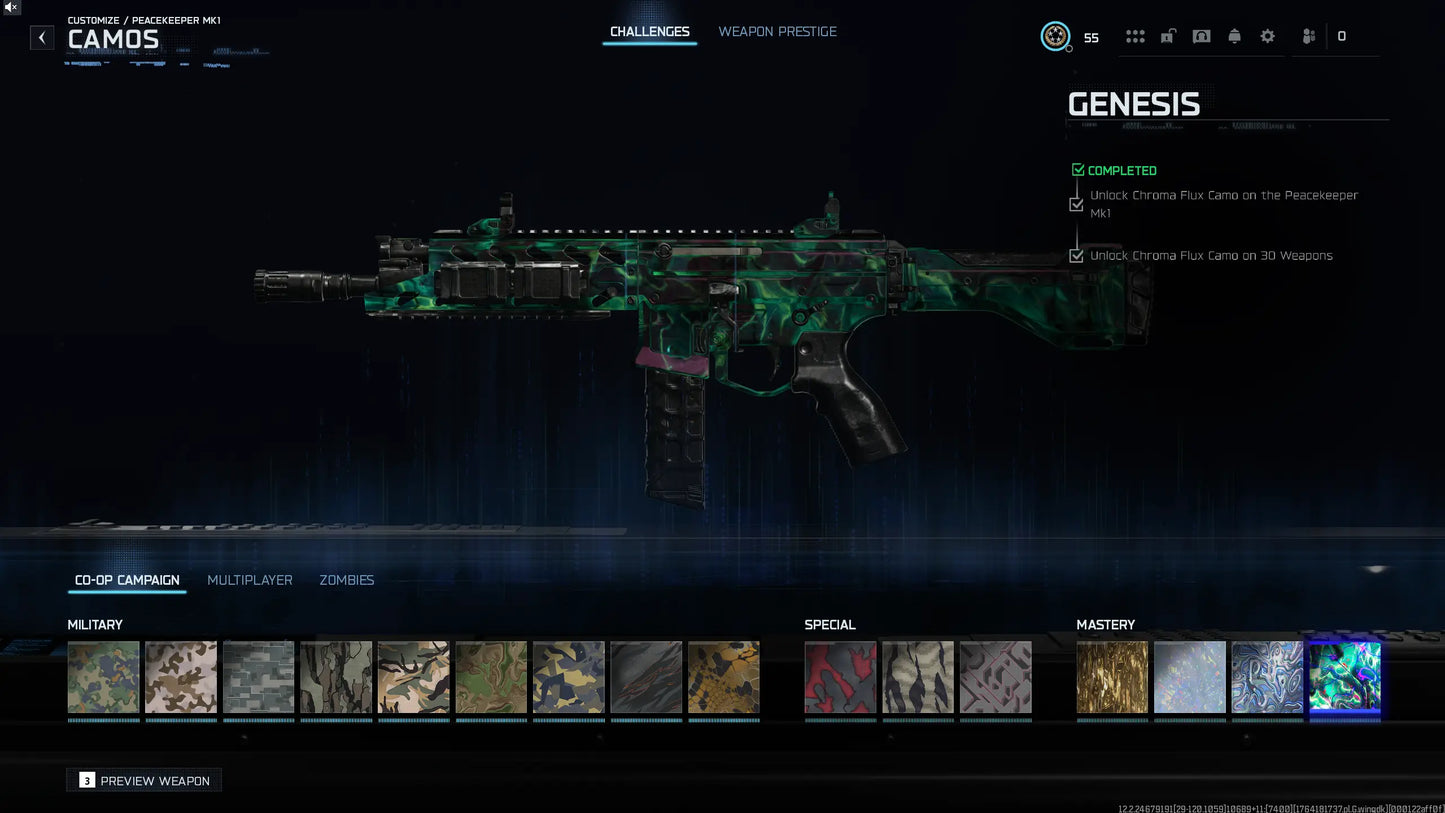The height and width of the screenshot is (813, 1445).
Task: Mute sound using the speaker icon top left
Action: (10, 8)
